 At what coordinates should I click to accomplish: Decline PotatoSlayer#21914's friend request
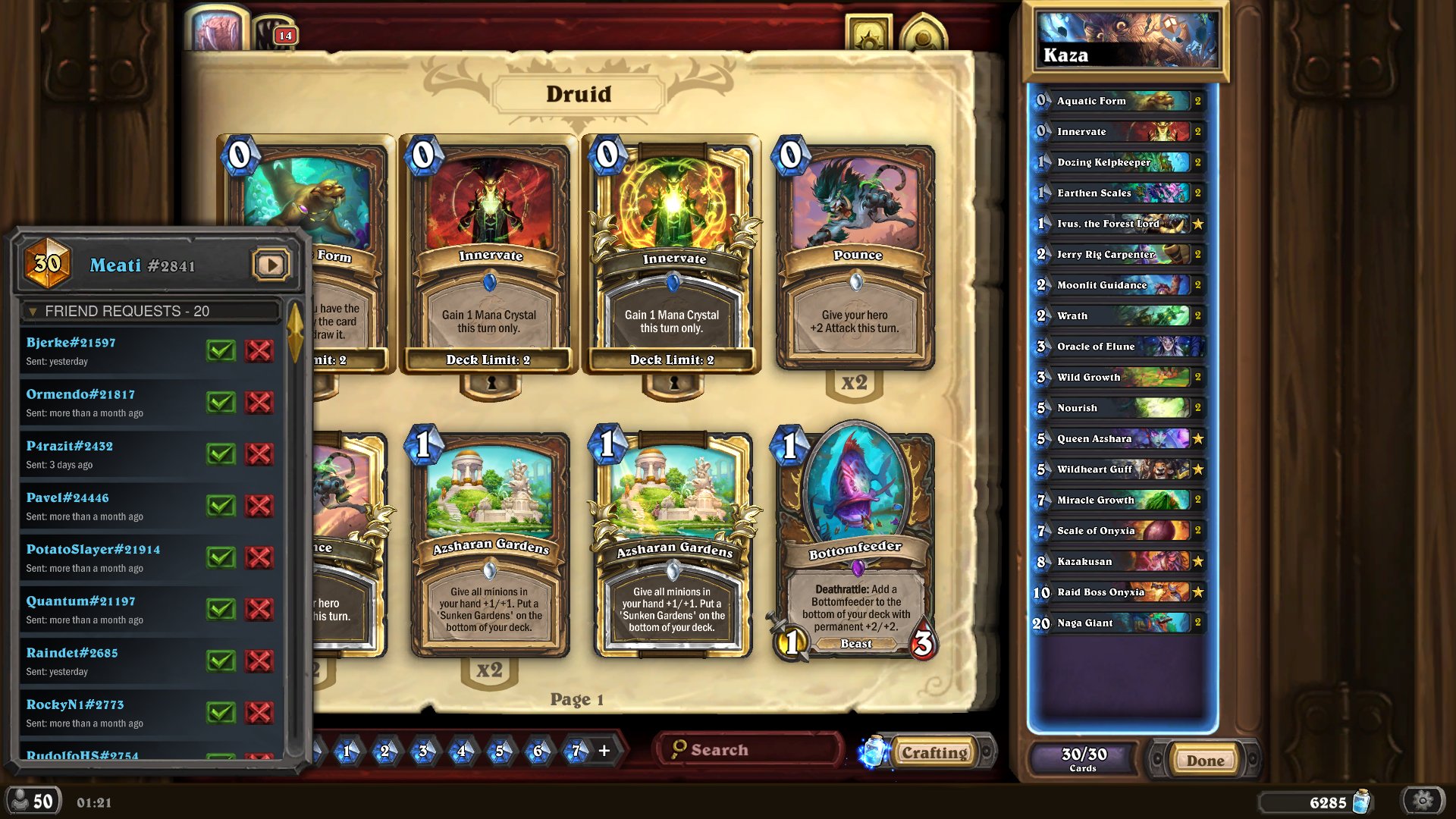point(259,557)
